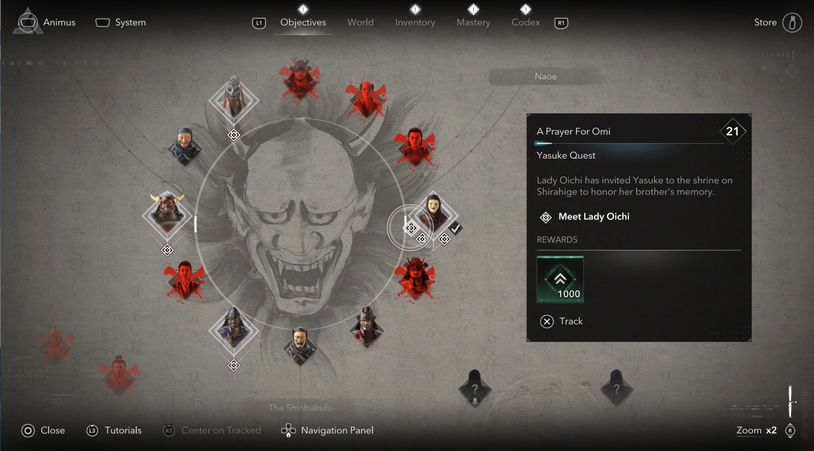The width and height of the screenshot is (814, 451).
Task: Open the Animus menu
Action: tap(45, 22)
